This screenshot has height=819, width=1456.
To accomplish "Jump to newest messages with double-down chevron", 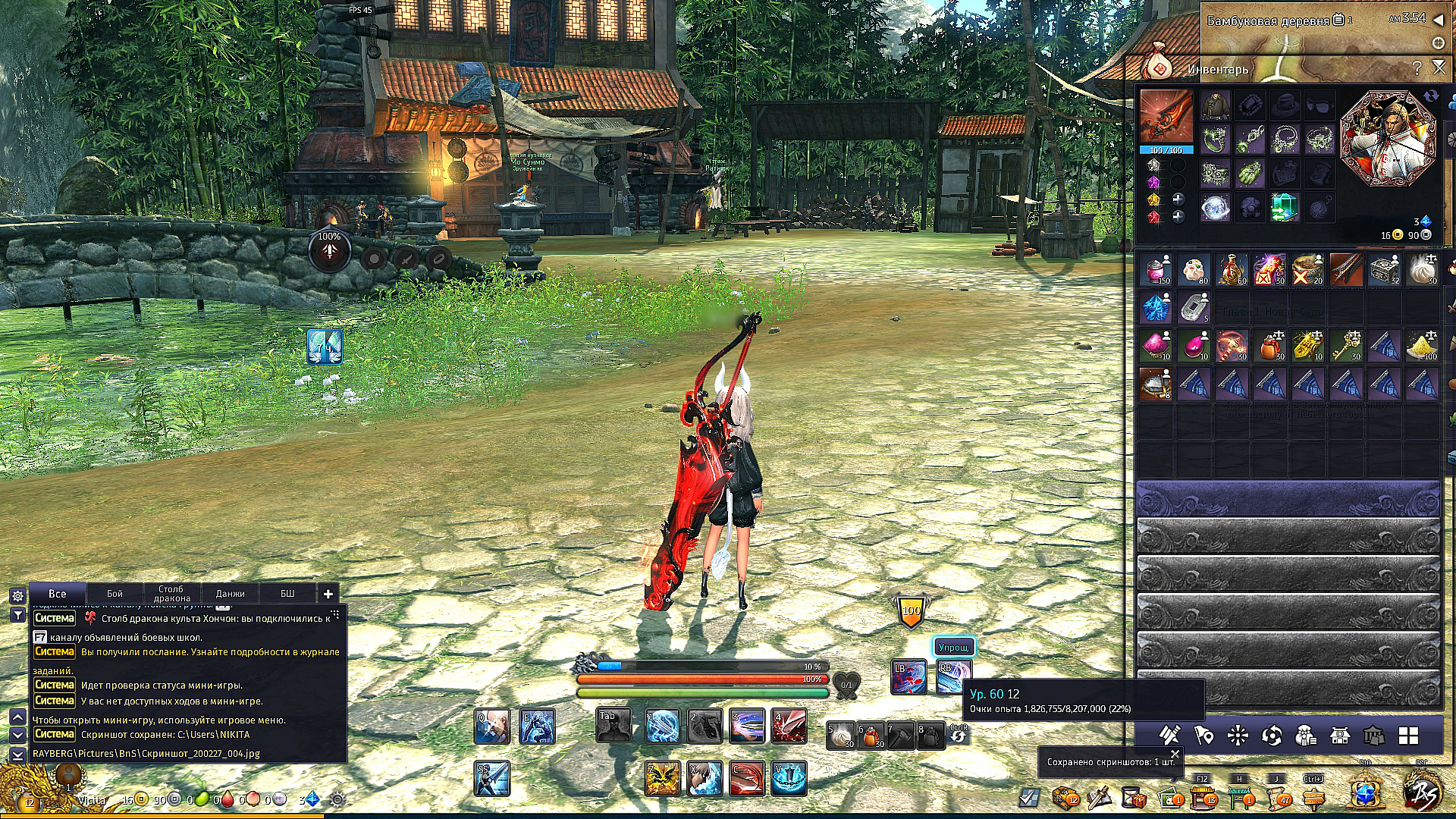I will click(x=17, y=756).
